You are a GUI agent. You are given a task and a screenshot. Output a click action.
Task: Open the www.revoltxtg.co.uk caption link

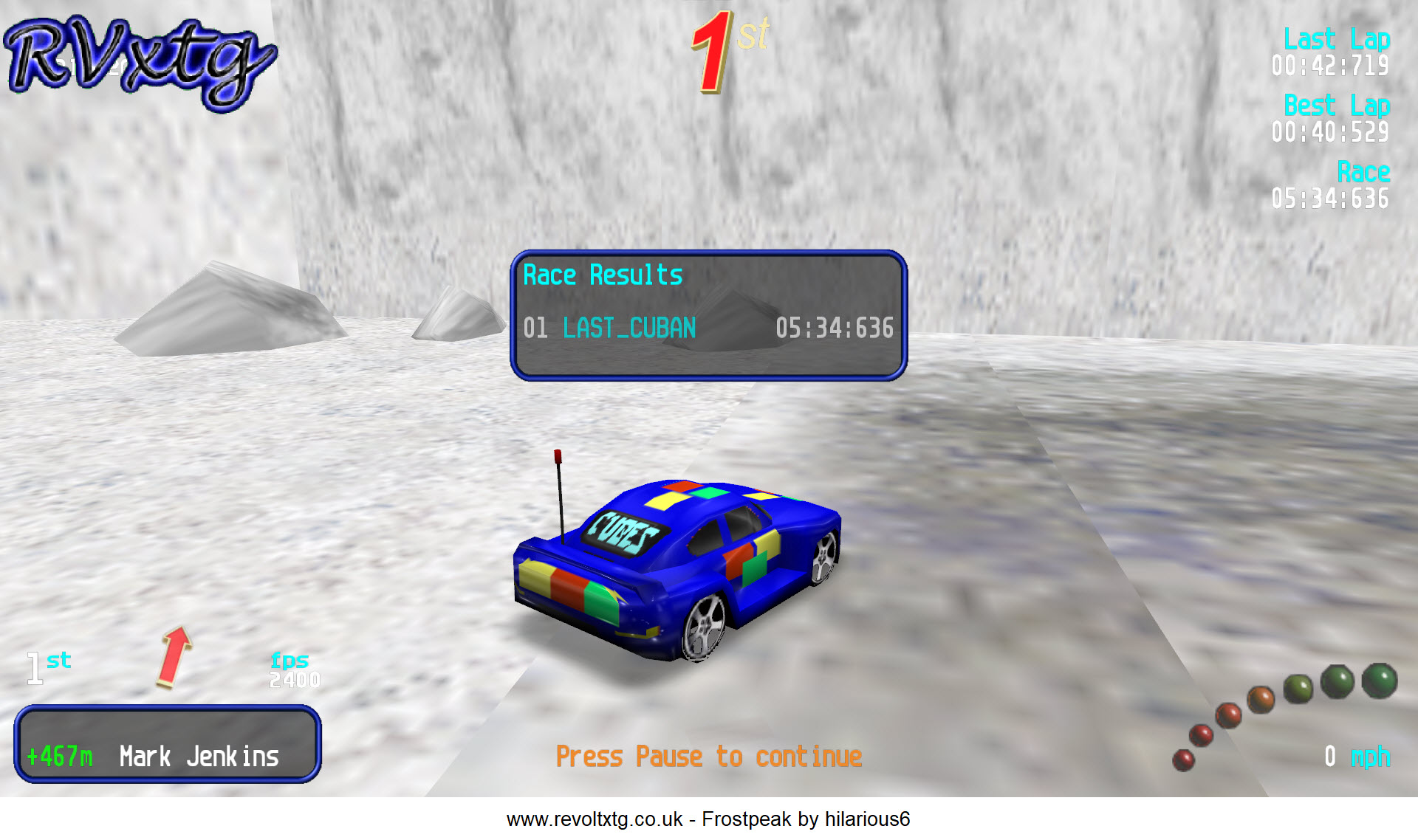point(594,819)
